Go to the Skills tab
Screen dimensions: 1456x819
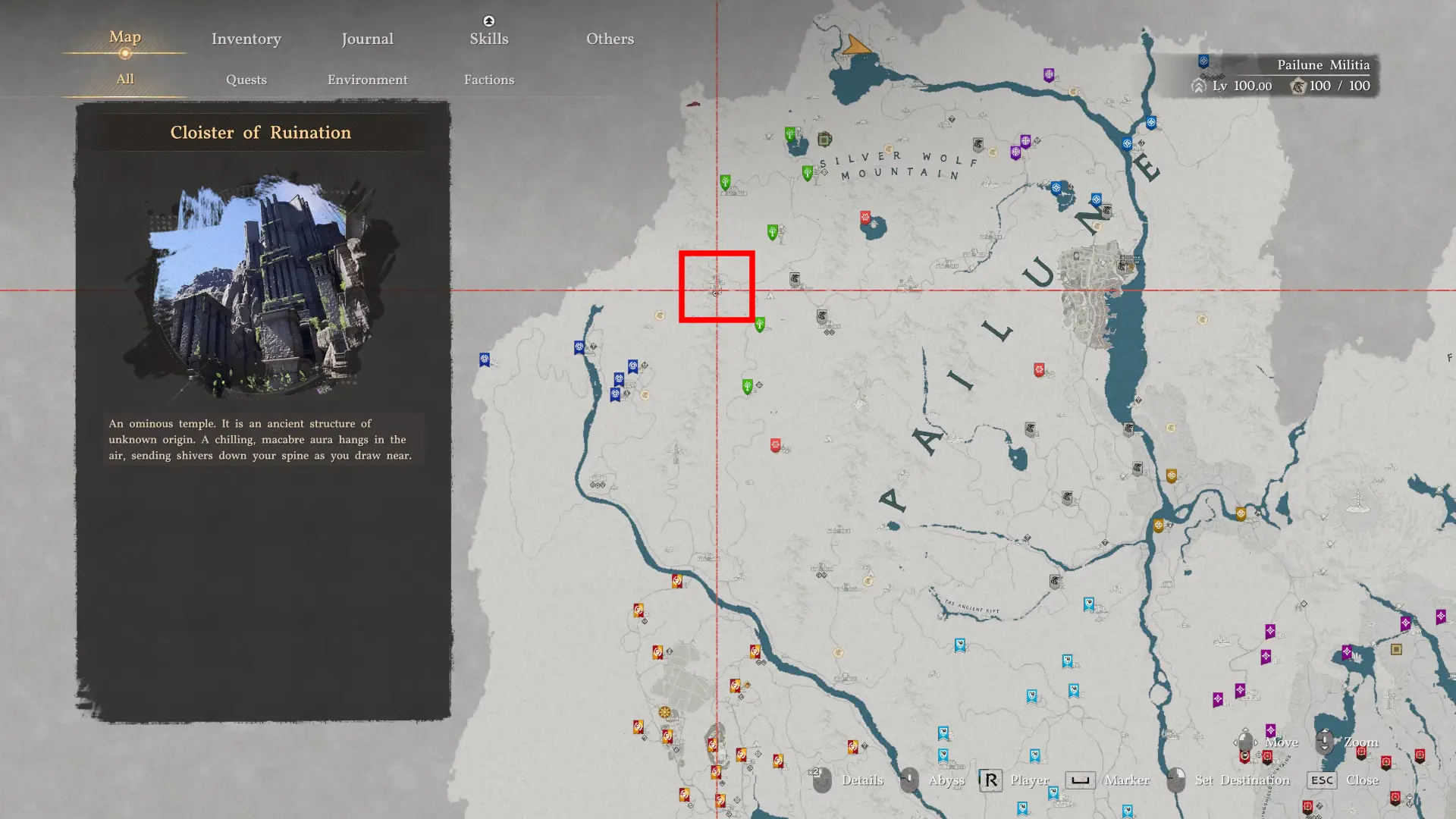click(x=488, y=39)
